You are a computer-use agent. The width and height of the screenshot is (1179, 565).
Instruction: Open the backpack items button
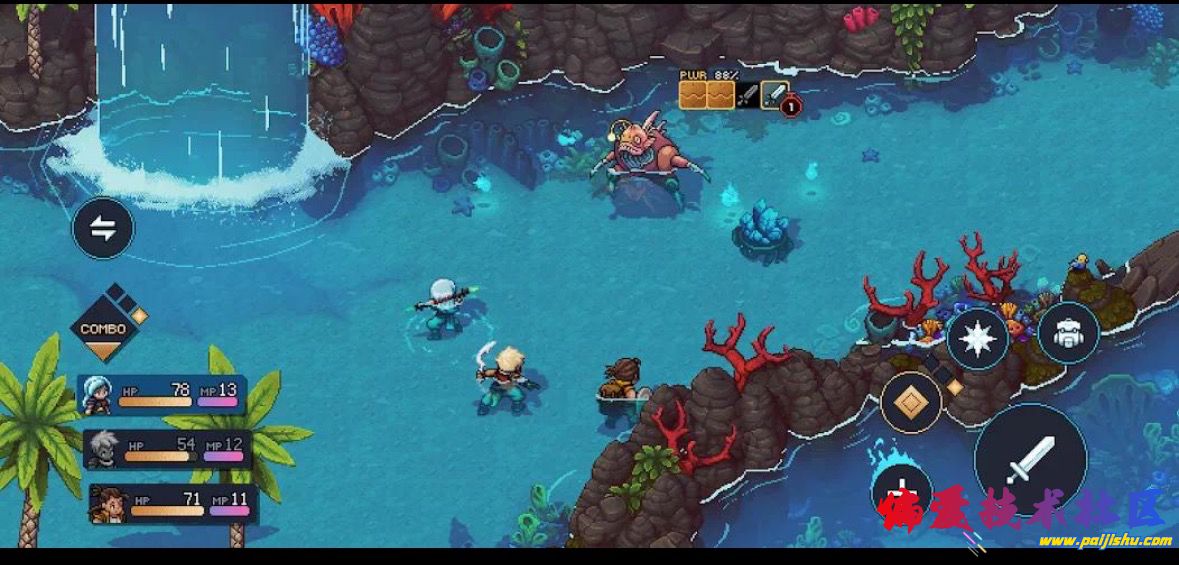(1068, 333)
